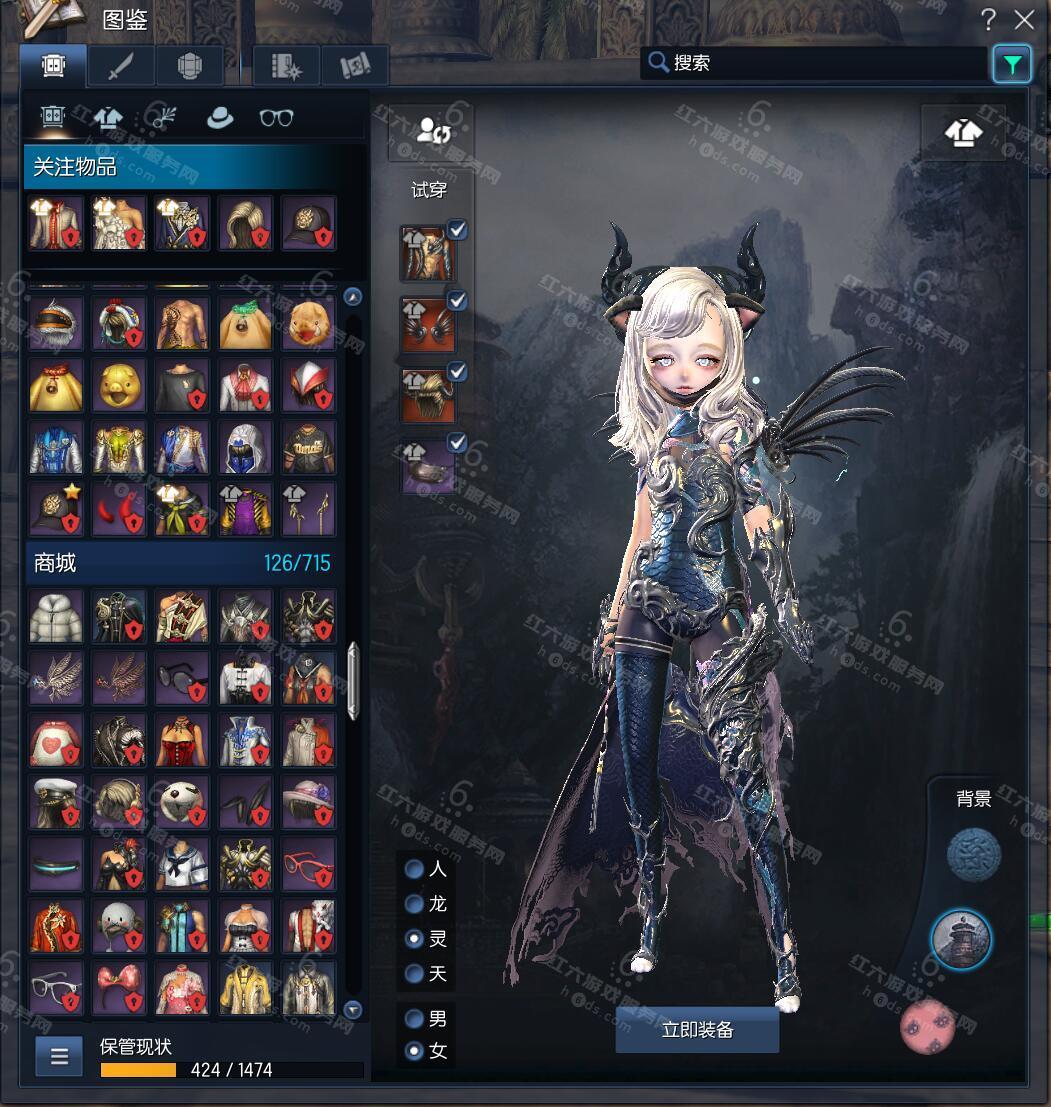
Task: Open the help question mark
Action: [x=988, y=19]
